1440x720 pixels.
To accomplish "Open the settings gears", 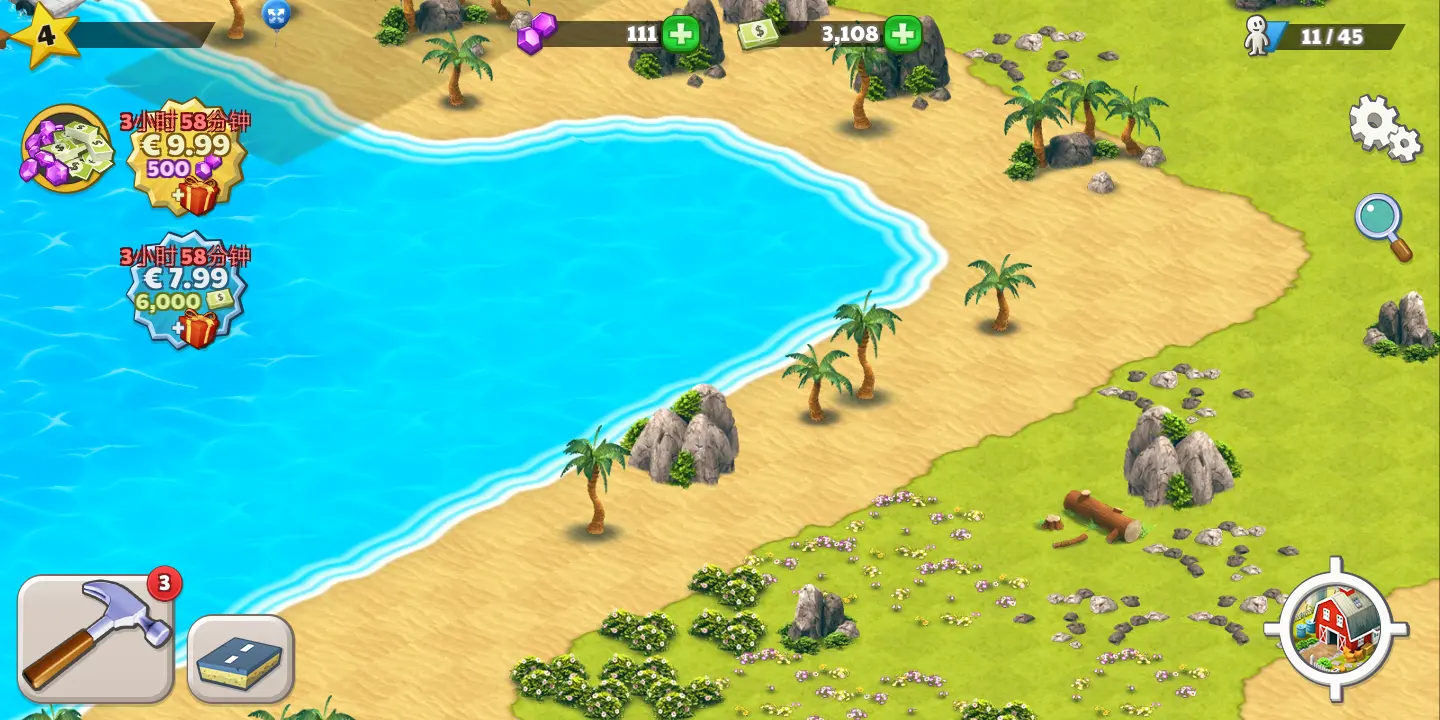I will 1384,128.
